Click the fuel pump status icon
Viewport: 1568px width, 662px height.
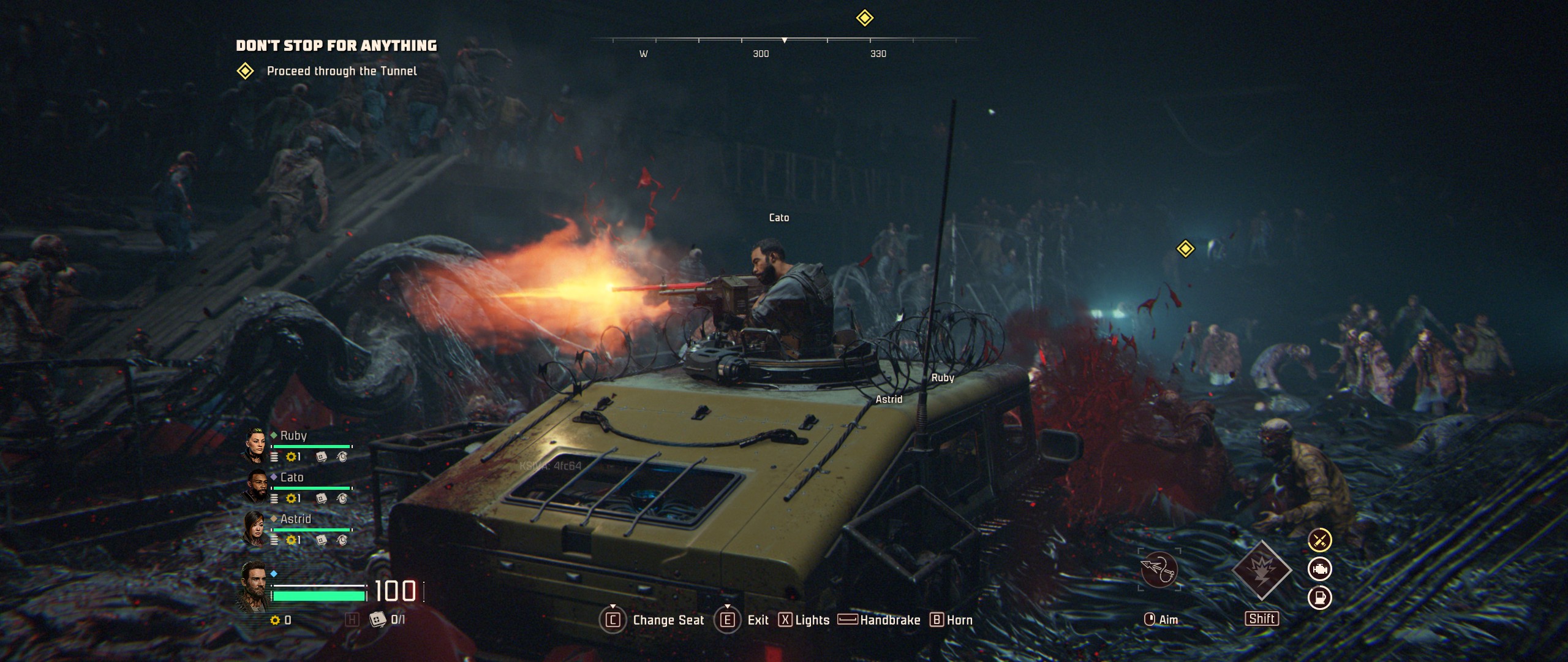pyautogui.click(x=1320, y=598)
